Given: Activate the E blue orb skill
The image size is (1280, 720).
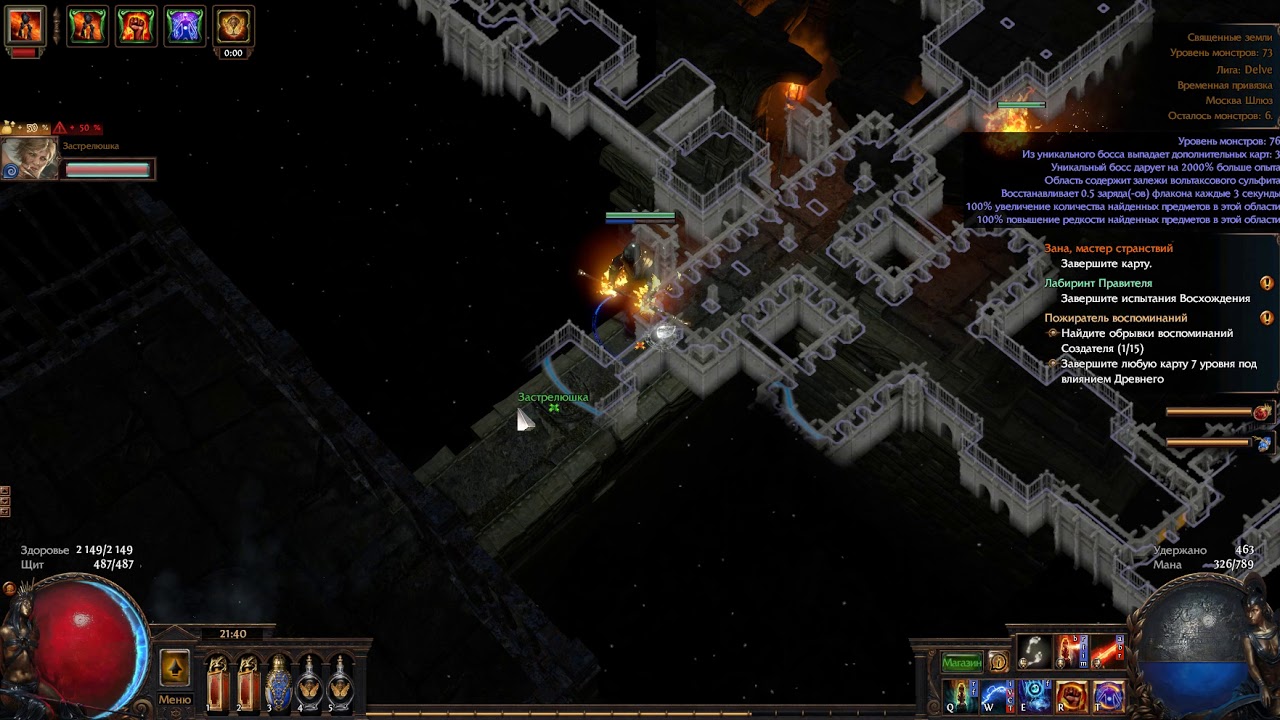Looking at the screenshot, I should (x=1034, y=695).
